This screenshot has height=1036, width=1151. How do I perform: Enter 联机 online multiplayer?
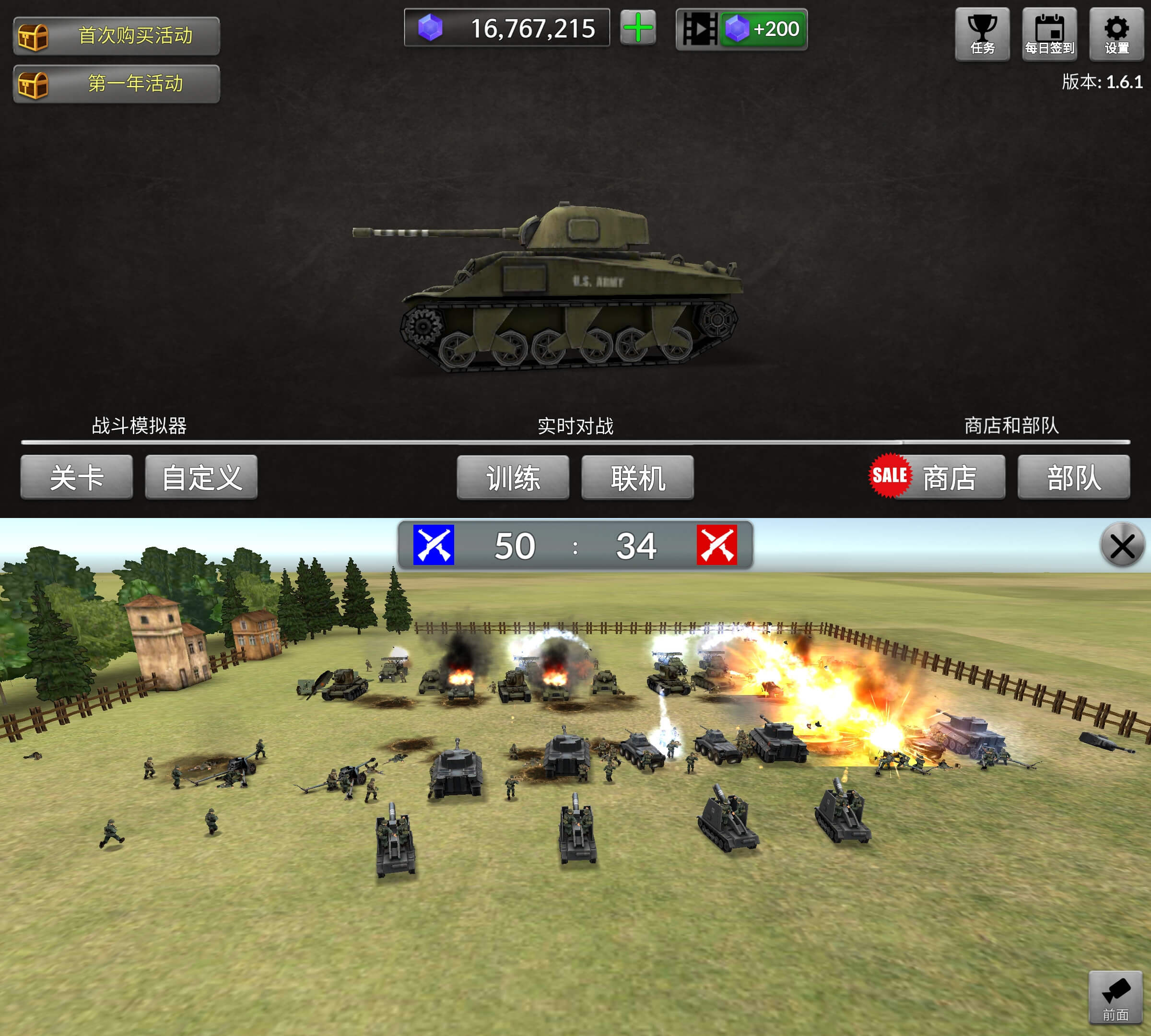pos(637,478)
